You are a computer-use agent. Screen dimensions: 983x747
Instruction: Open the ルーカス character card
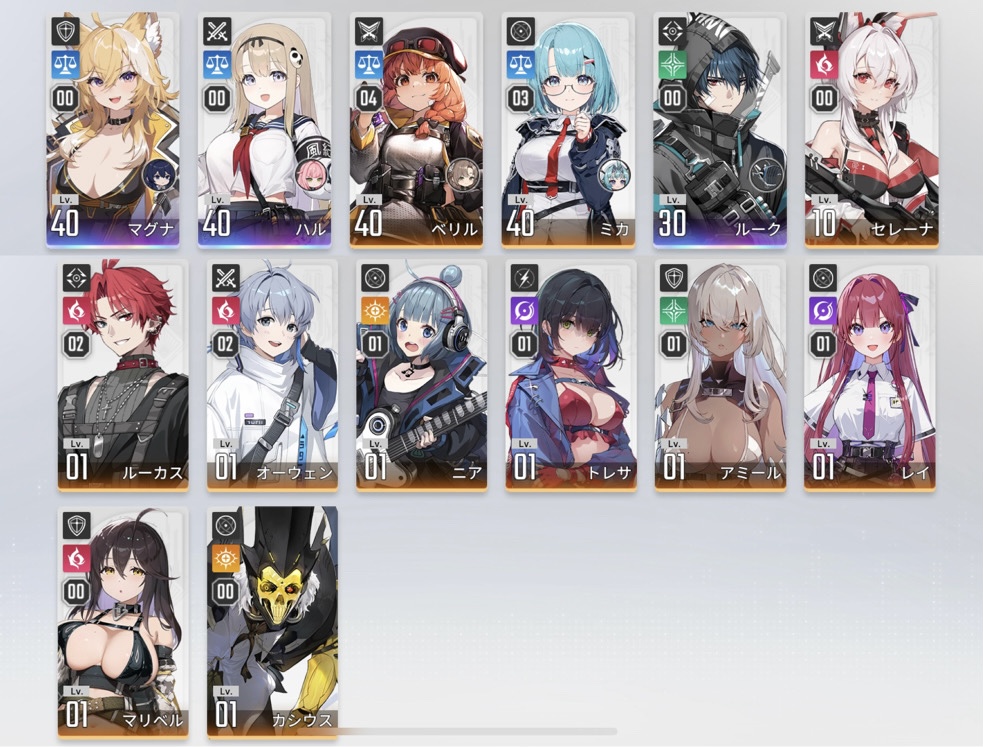click(x=122, y=376)
